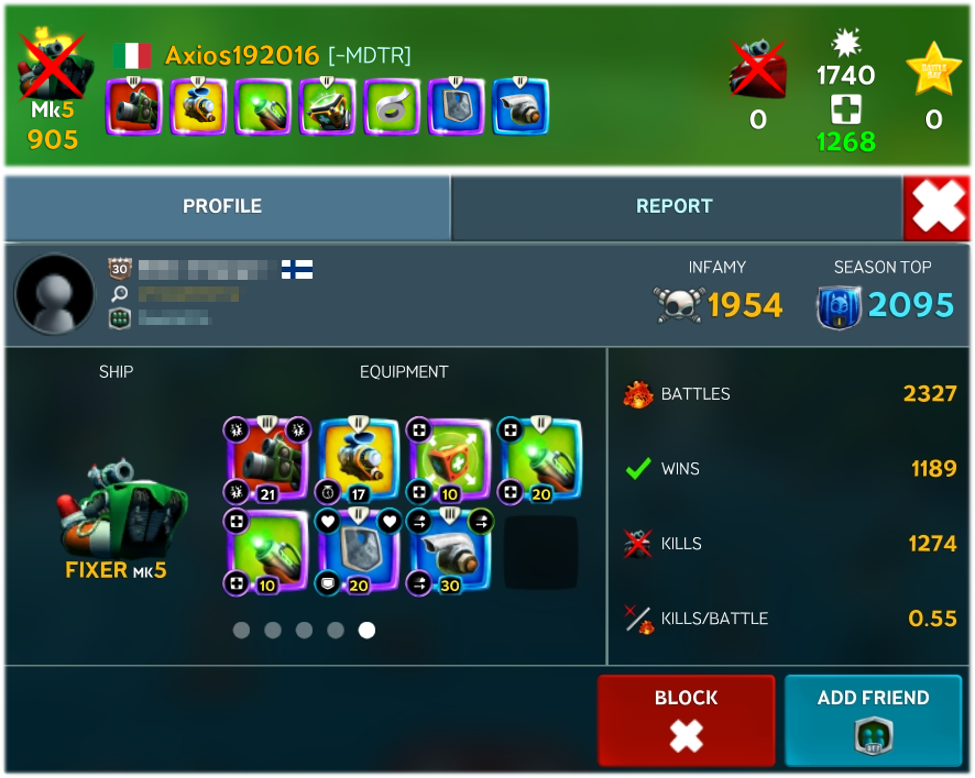975x778 pixels.
Task: Select the Profile tab
Action: point(222,206)
